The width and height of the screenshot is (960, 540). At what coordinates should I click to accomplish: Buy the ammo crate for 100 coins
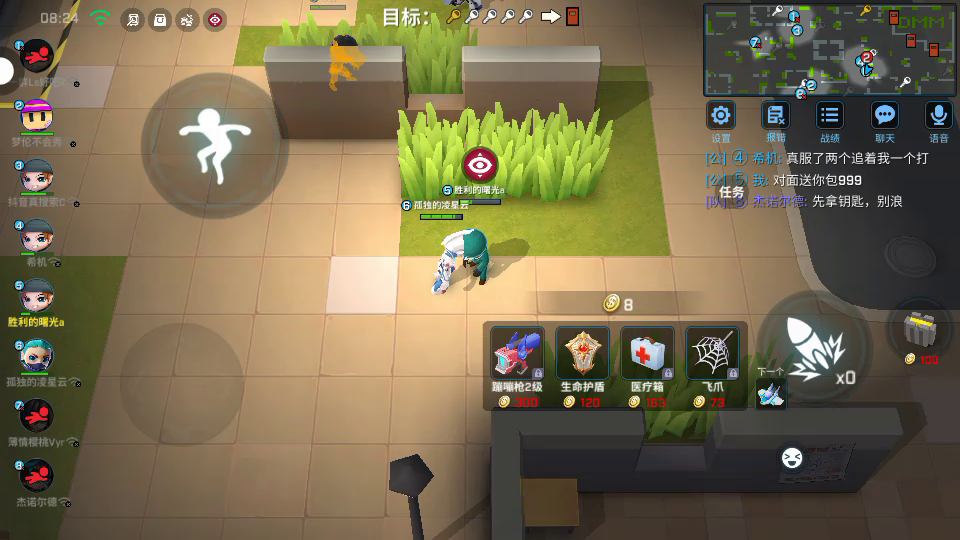(919, 329)
